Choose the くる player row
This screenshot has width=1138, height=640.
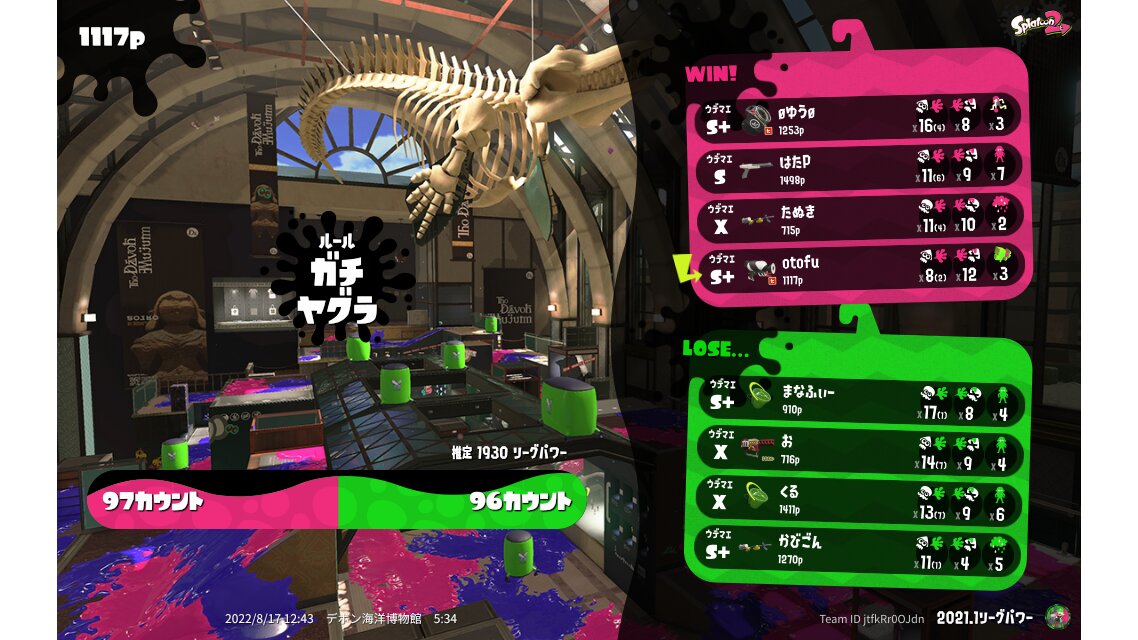[x=858, y=500]
